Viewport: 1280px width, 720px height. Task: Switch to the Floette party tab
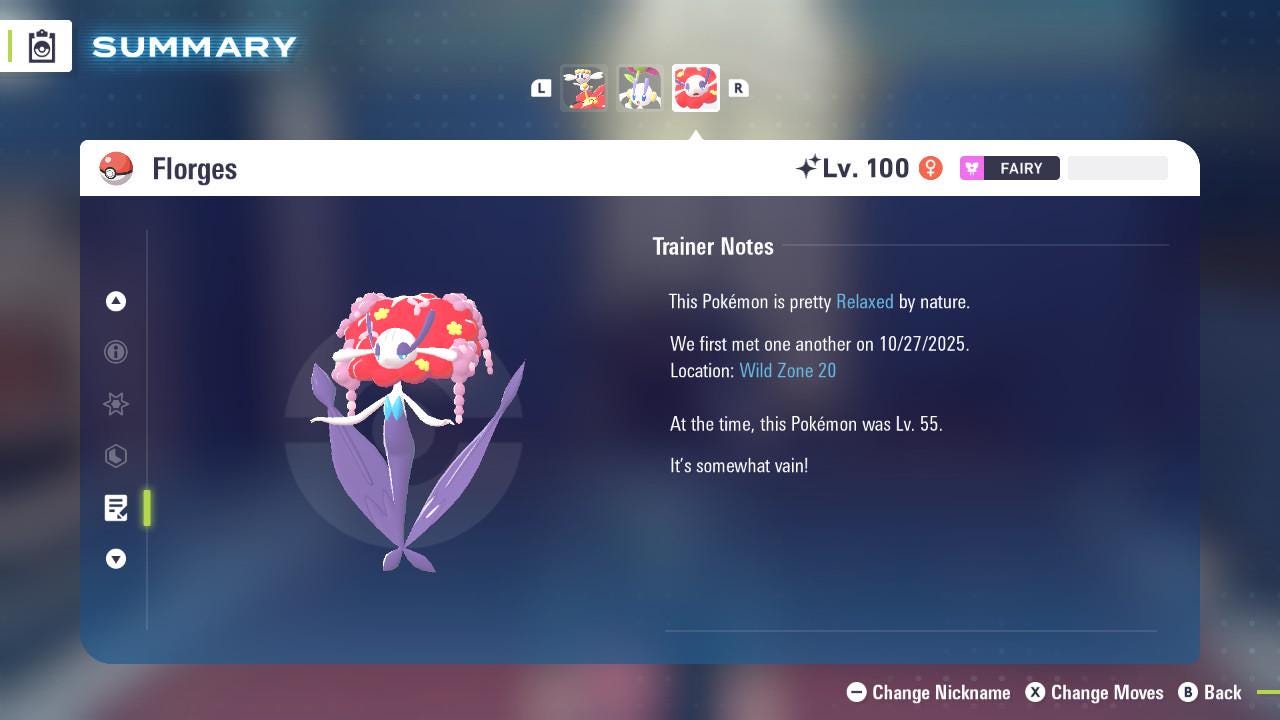pyautogui.click(x=640, y=87)
